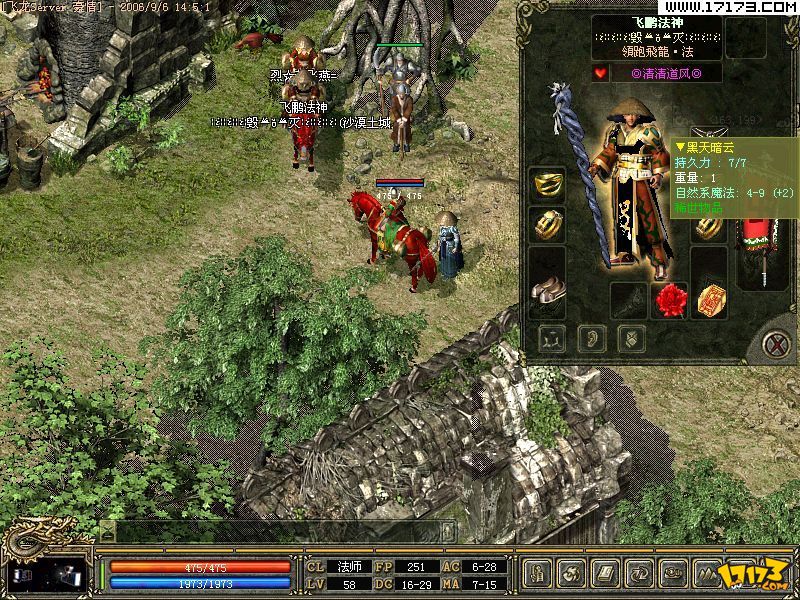
Task: Click the boots equipment slot
Action: coord(547,290)
